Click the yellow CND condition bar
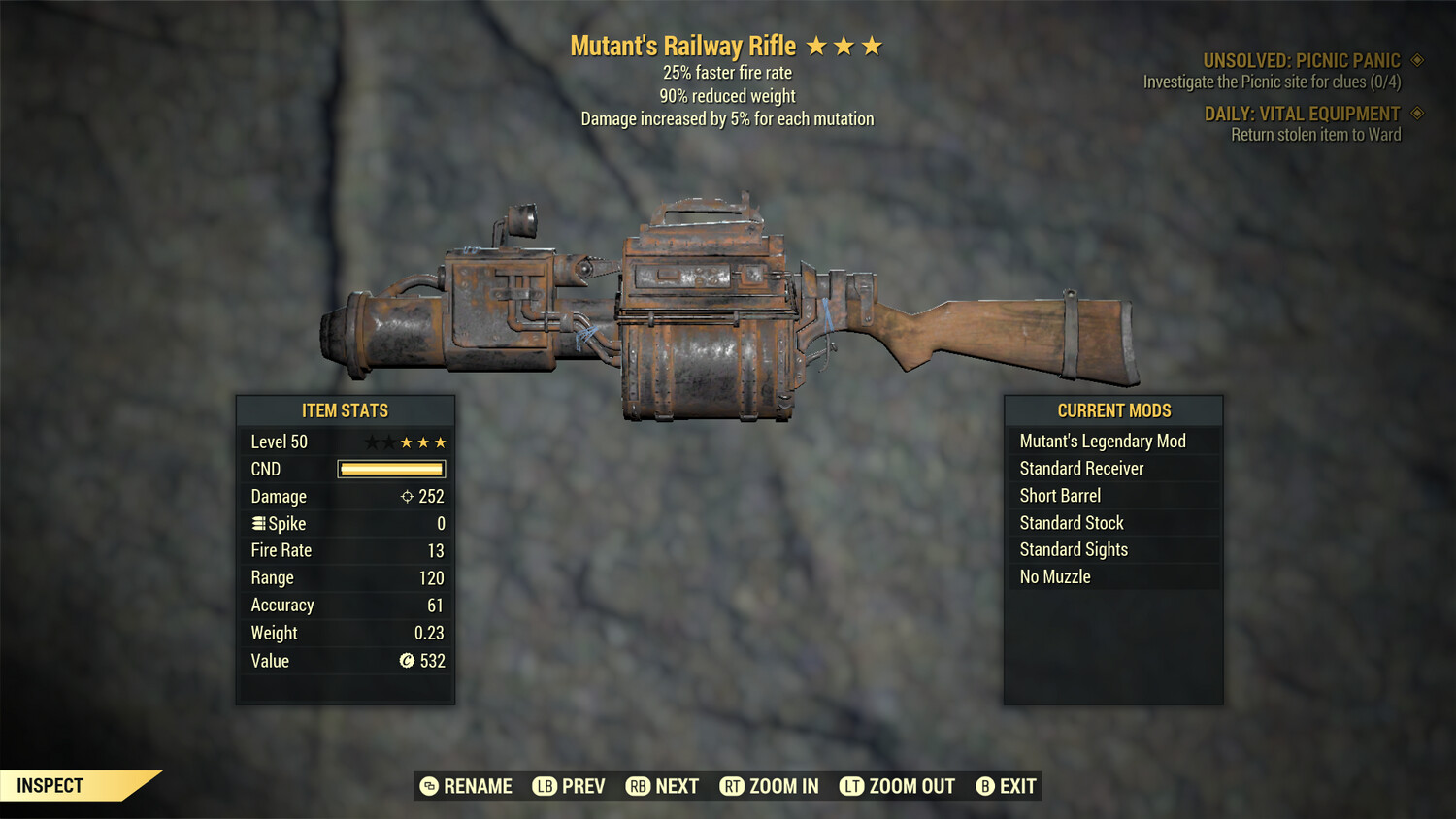 [390, 469]
